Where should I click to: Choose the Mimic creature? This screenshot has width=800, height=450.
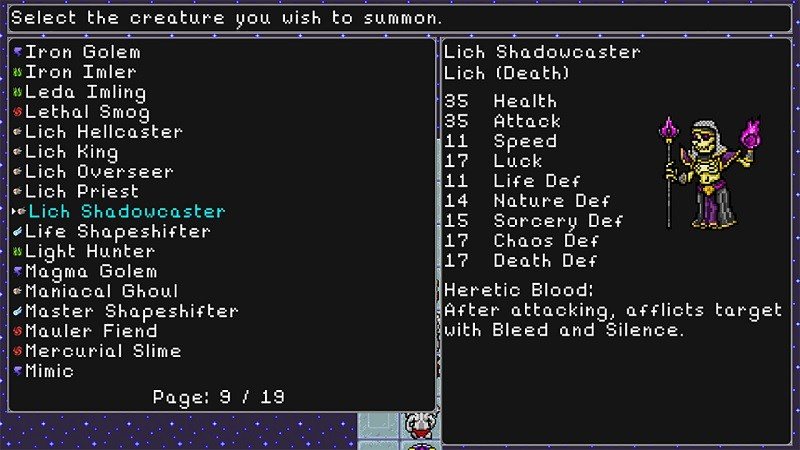(50, 372)
